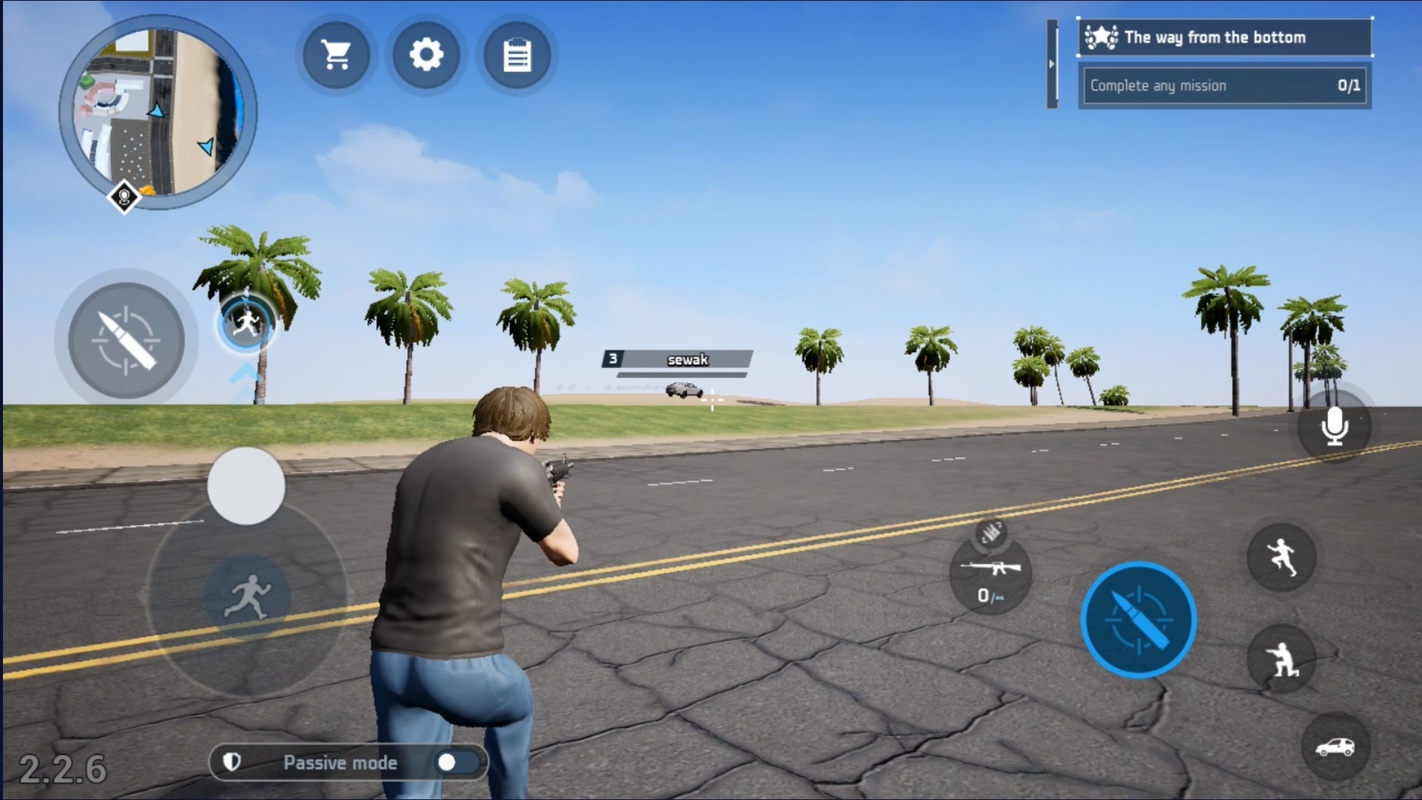Tap the small grenade icon above rifle
The width and height of the screenshot is (1422, 800).
(990, 533)
